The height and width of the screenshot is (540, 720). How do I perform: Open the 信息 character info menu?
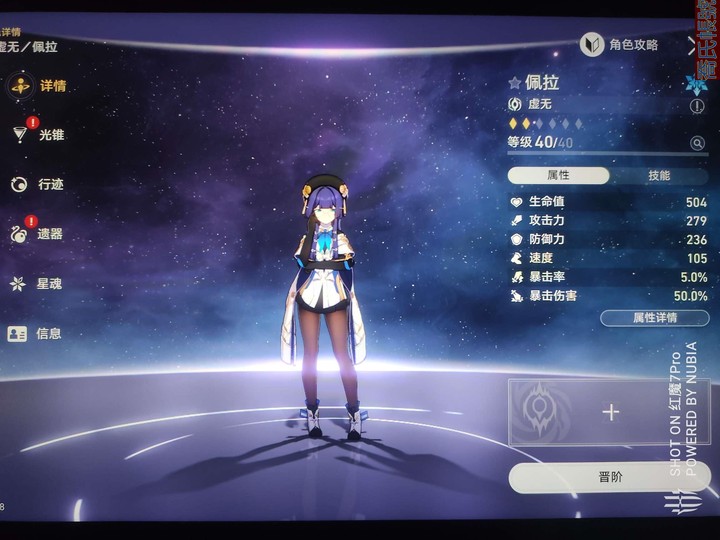(x=40, y=333)
